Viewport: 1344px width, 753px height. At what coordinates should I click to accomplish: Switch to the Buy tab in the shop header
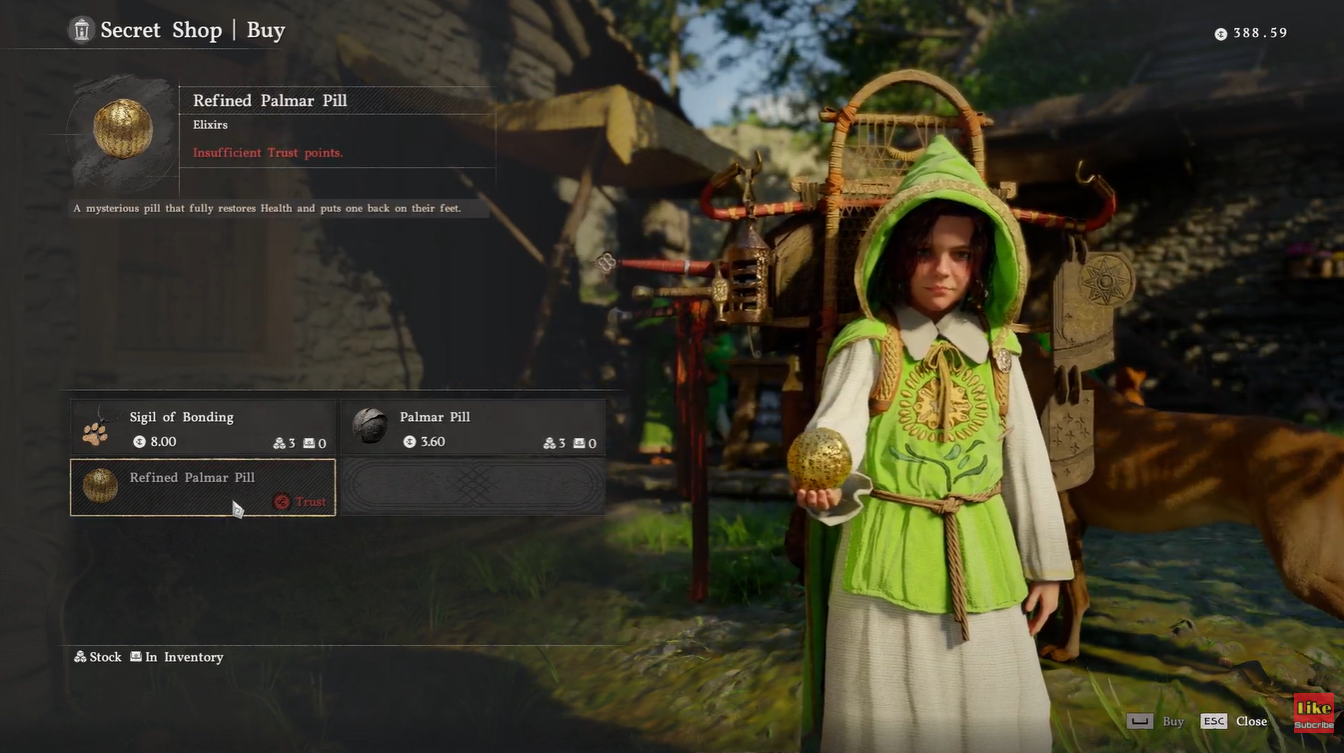point(266,29)
